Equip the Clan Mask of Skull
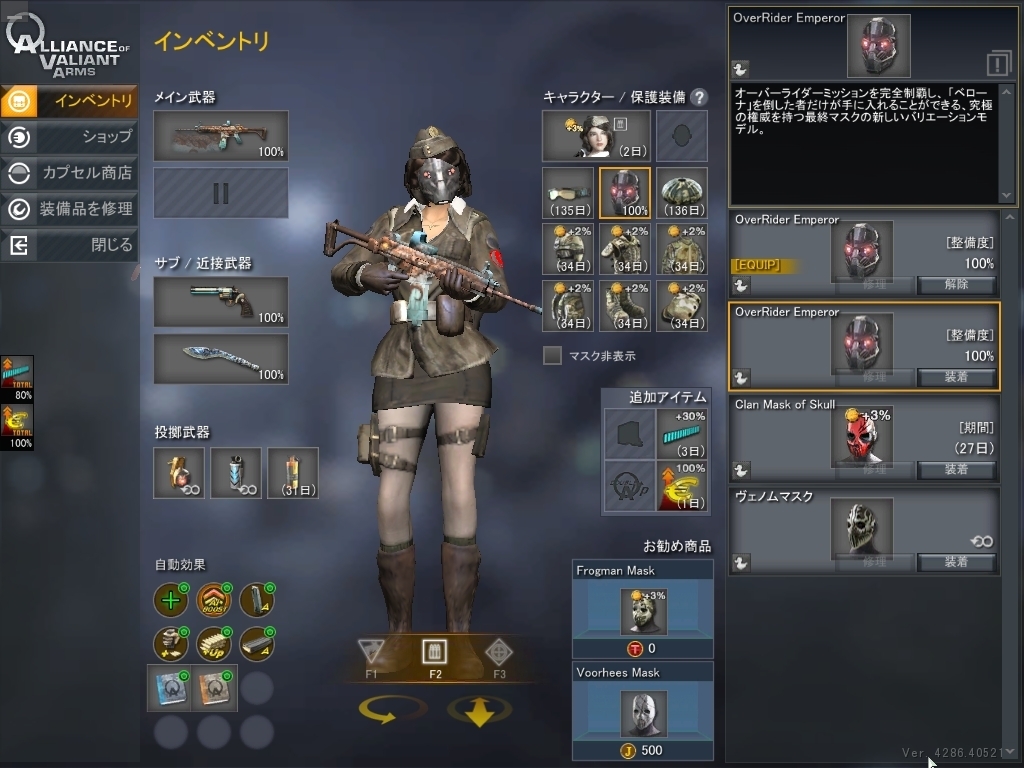The width and height of the screenshot is (1024, 768). pos(956,469)
